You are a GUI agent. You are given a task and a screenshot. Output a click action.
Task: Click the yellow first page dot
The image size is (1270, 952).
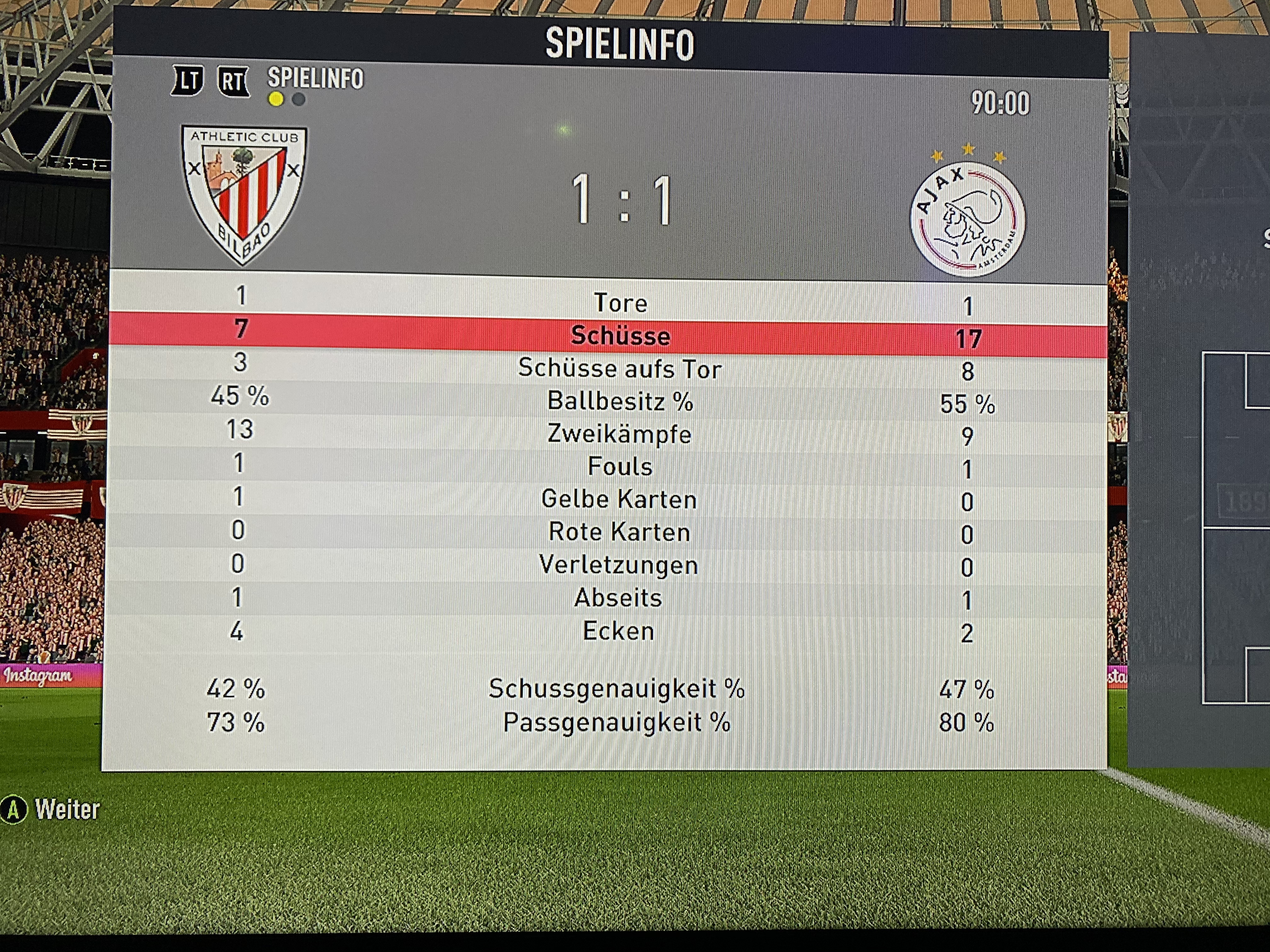(x=276, y=100)
